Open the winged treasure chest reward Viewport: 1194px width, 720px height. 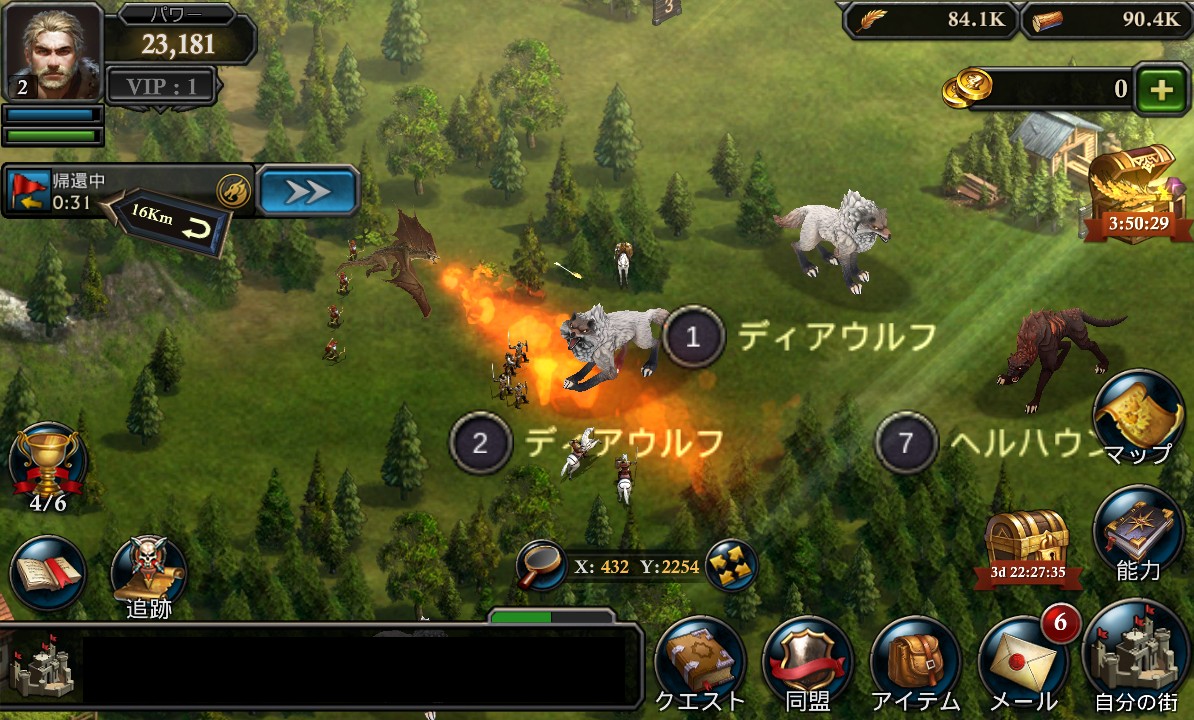(1132, 188)
